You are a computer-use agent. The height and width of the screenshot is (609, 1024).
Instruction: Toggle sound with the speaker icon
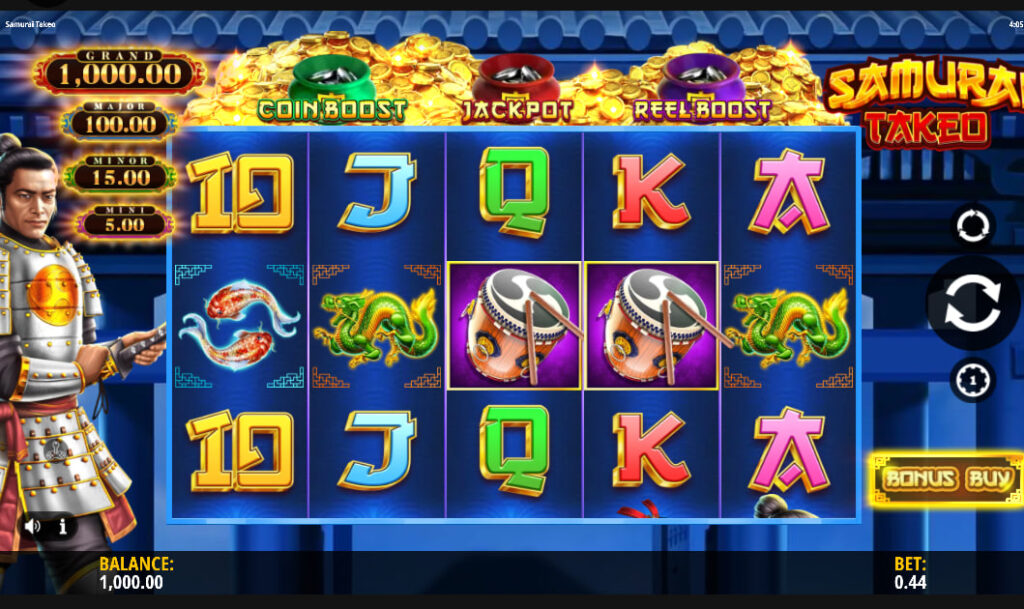tap(33, 525)
